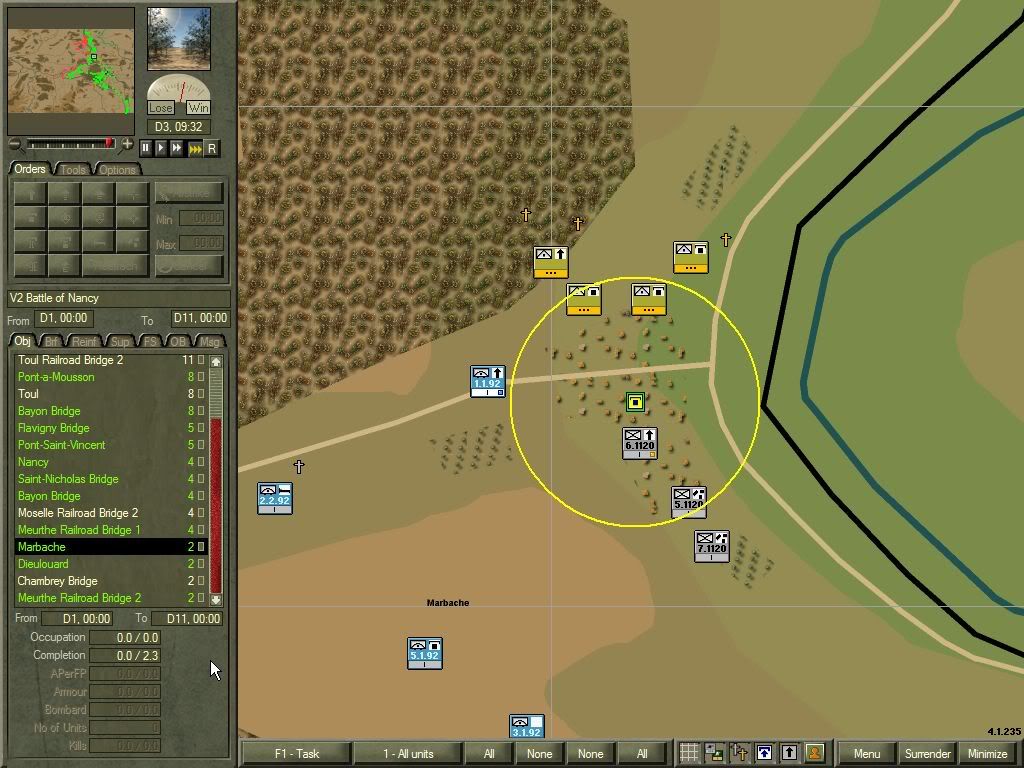Toggle the map grid icon
1024x768 pixels.
(689, 753)
